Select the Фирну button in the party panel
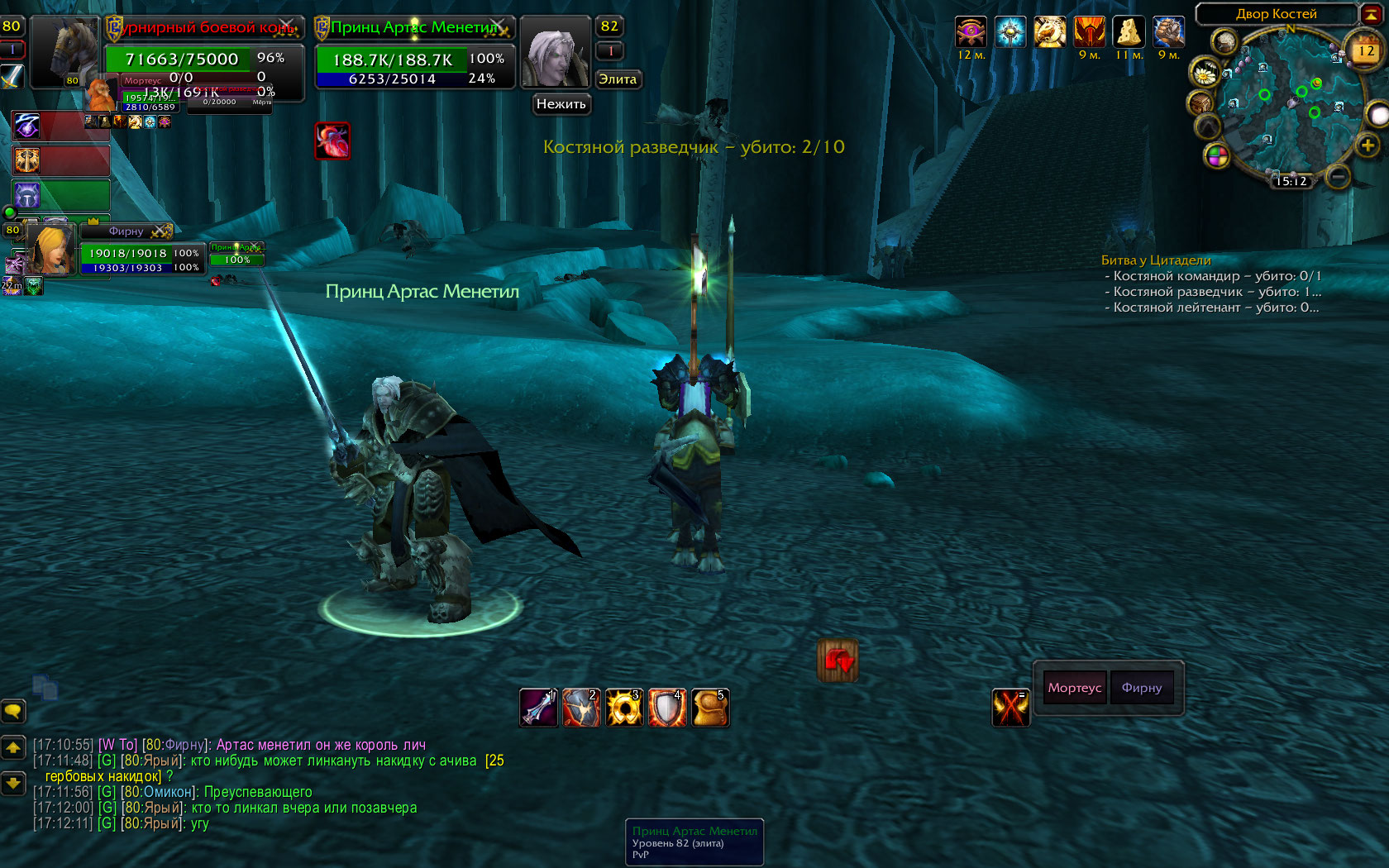Viewport: 1389px width, 868px height. [1142, 688]
